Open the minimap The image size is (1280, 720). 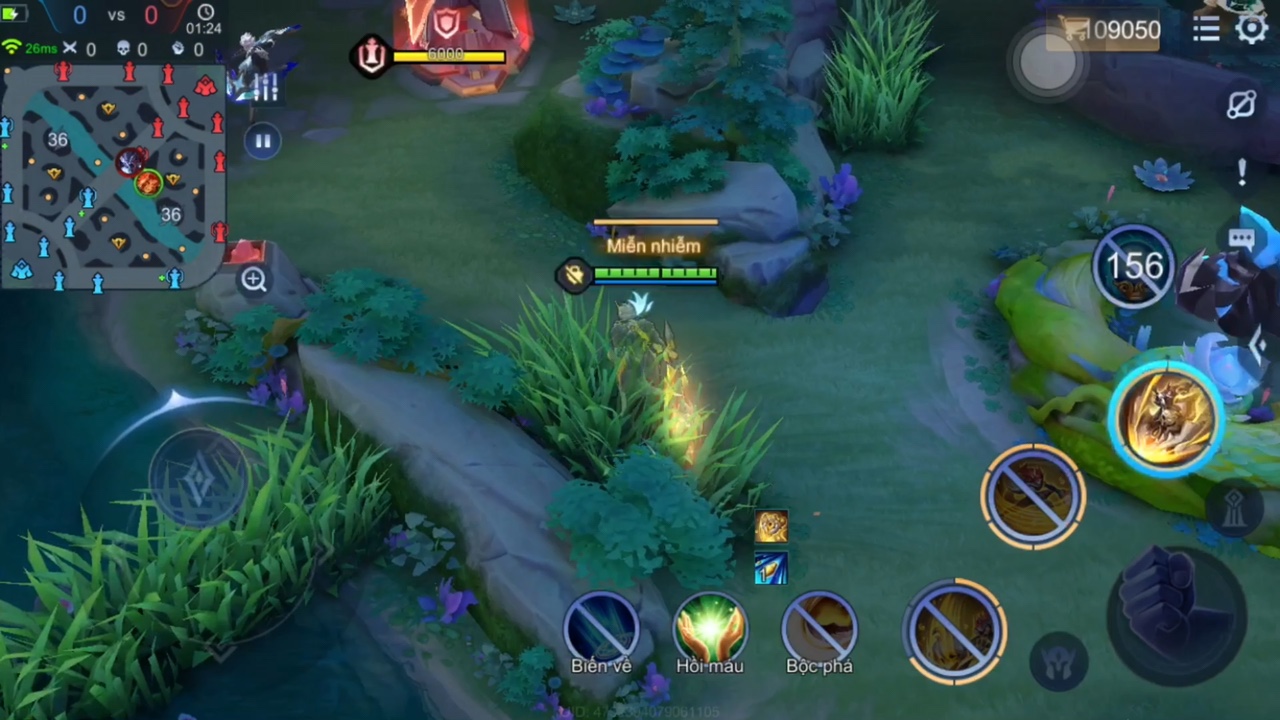coord(112,177)
